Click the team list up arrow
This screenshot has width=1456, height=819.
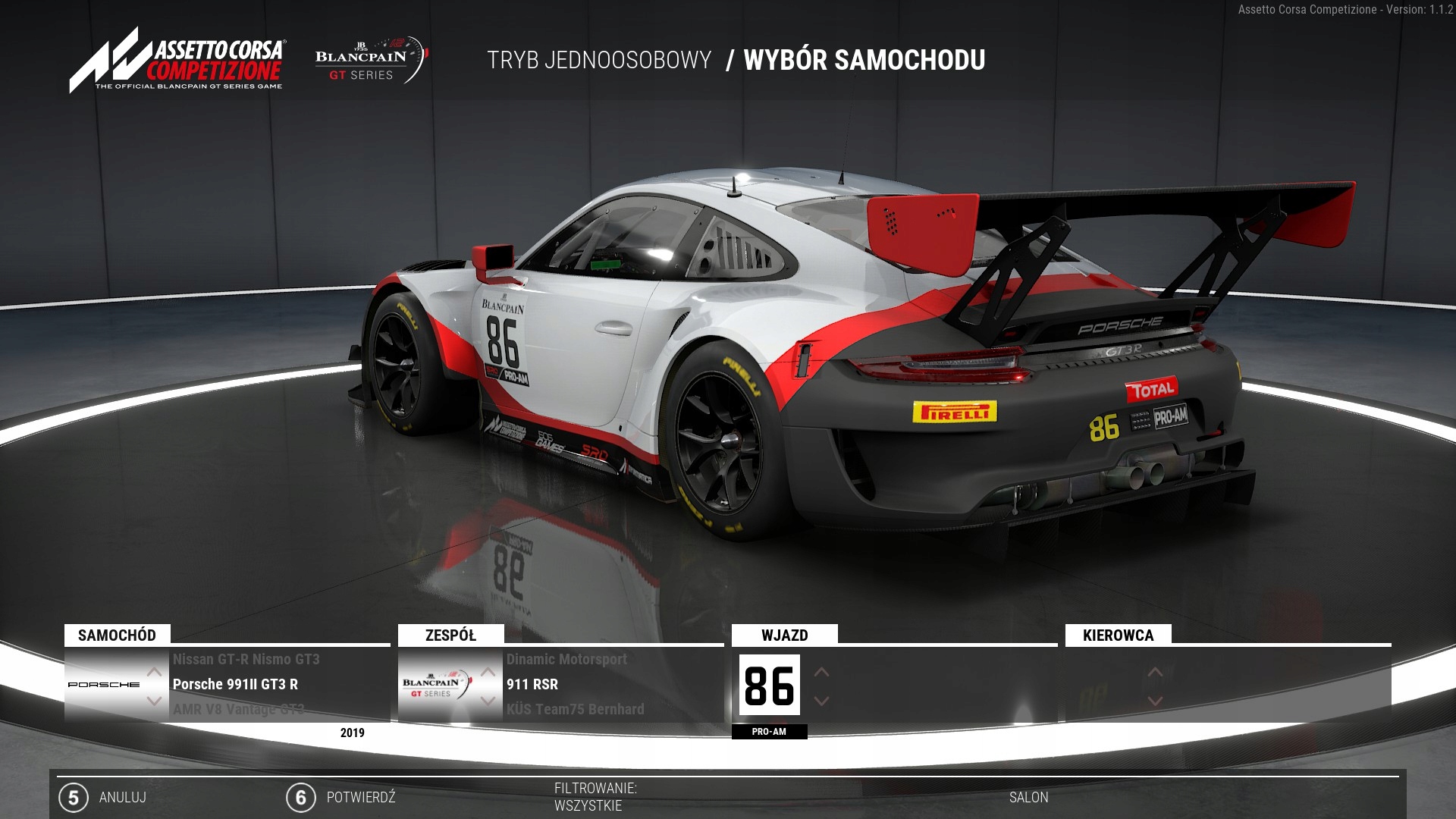pyautogui.click(x=488, y=672)
